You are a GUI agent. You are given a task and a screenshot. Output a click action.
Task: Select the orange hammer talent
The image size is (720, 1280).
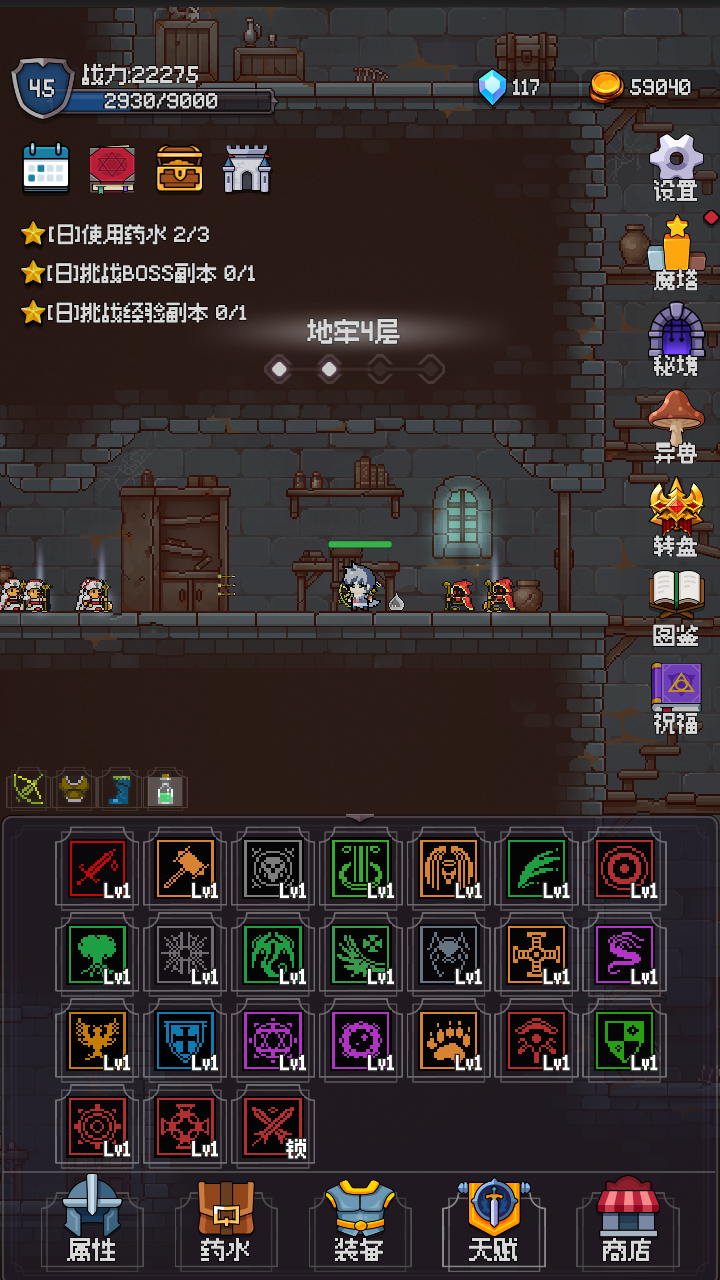(x=185, y=868)
